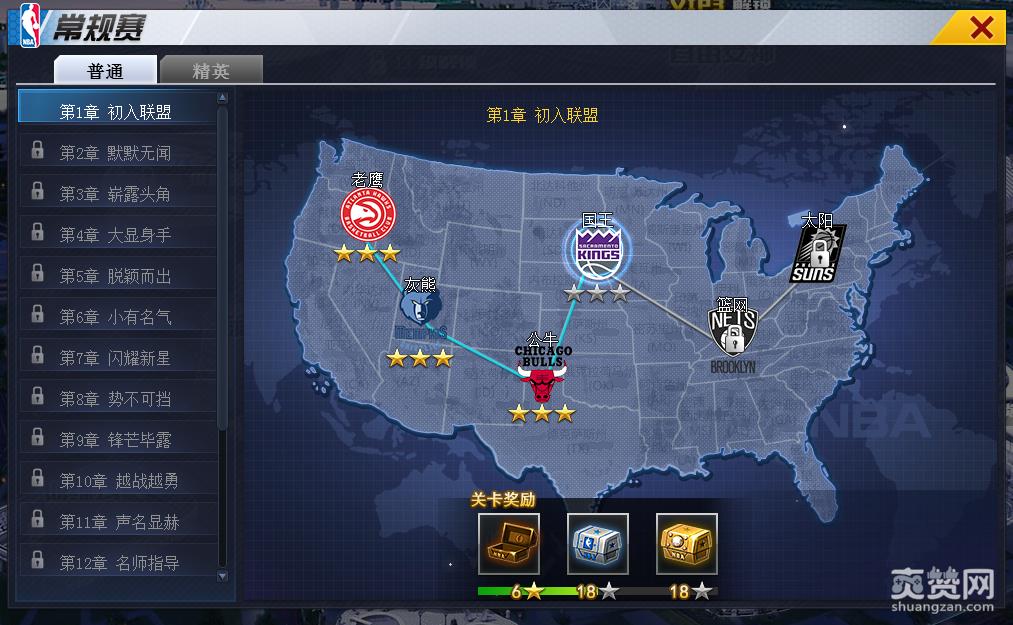Pick 第5章 脱颖而出 chapter row
The width and height of the screenshot is (1013, 625).
116,276
